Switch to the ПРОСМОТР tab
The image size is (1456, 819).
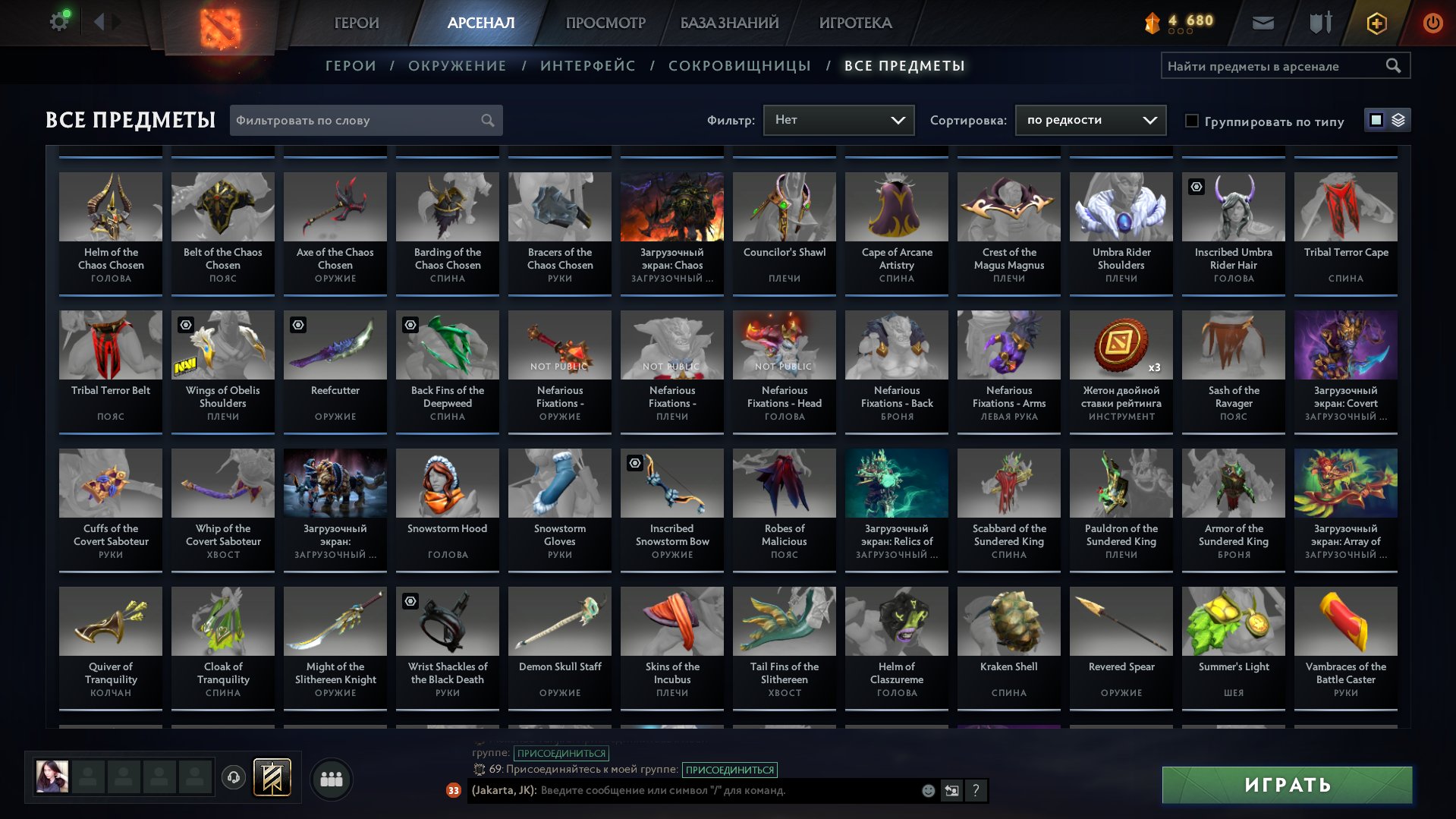pyautogui.click(x=605, y=23)
